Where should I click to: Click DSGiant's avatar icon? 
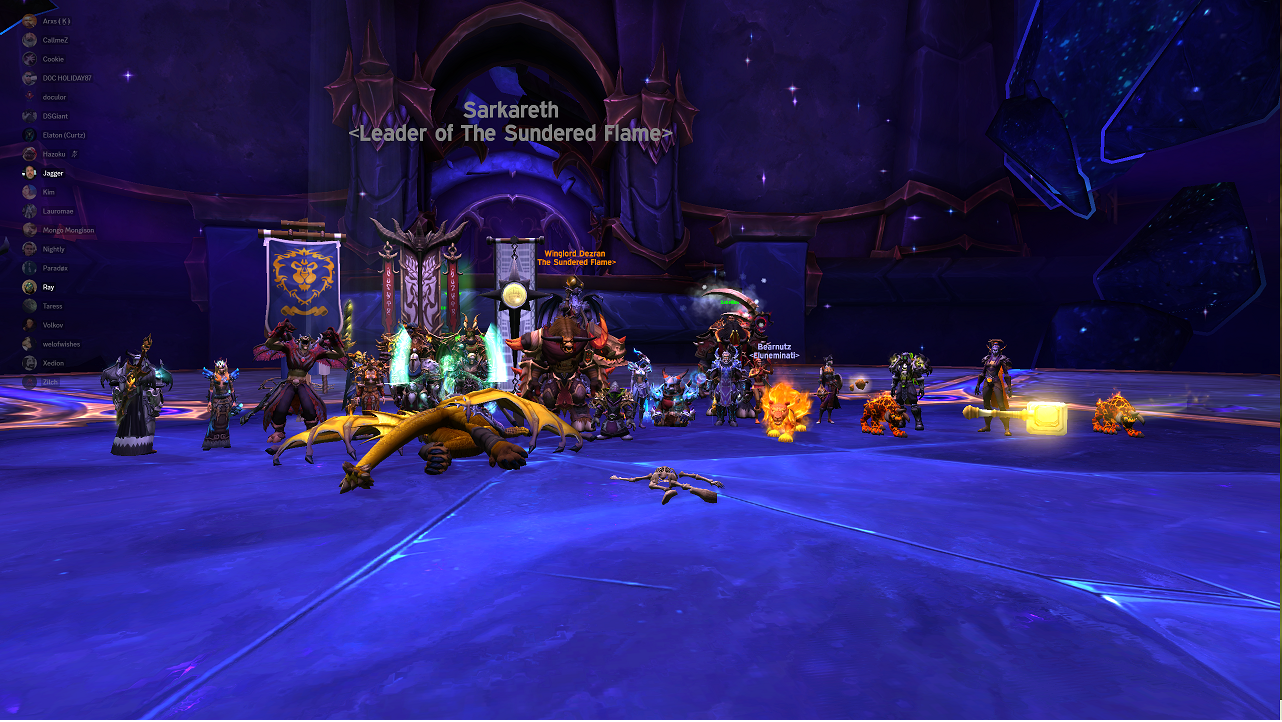coord(28,115)
